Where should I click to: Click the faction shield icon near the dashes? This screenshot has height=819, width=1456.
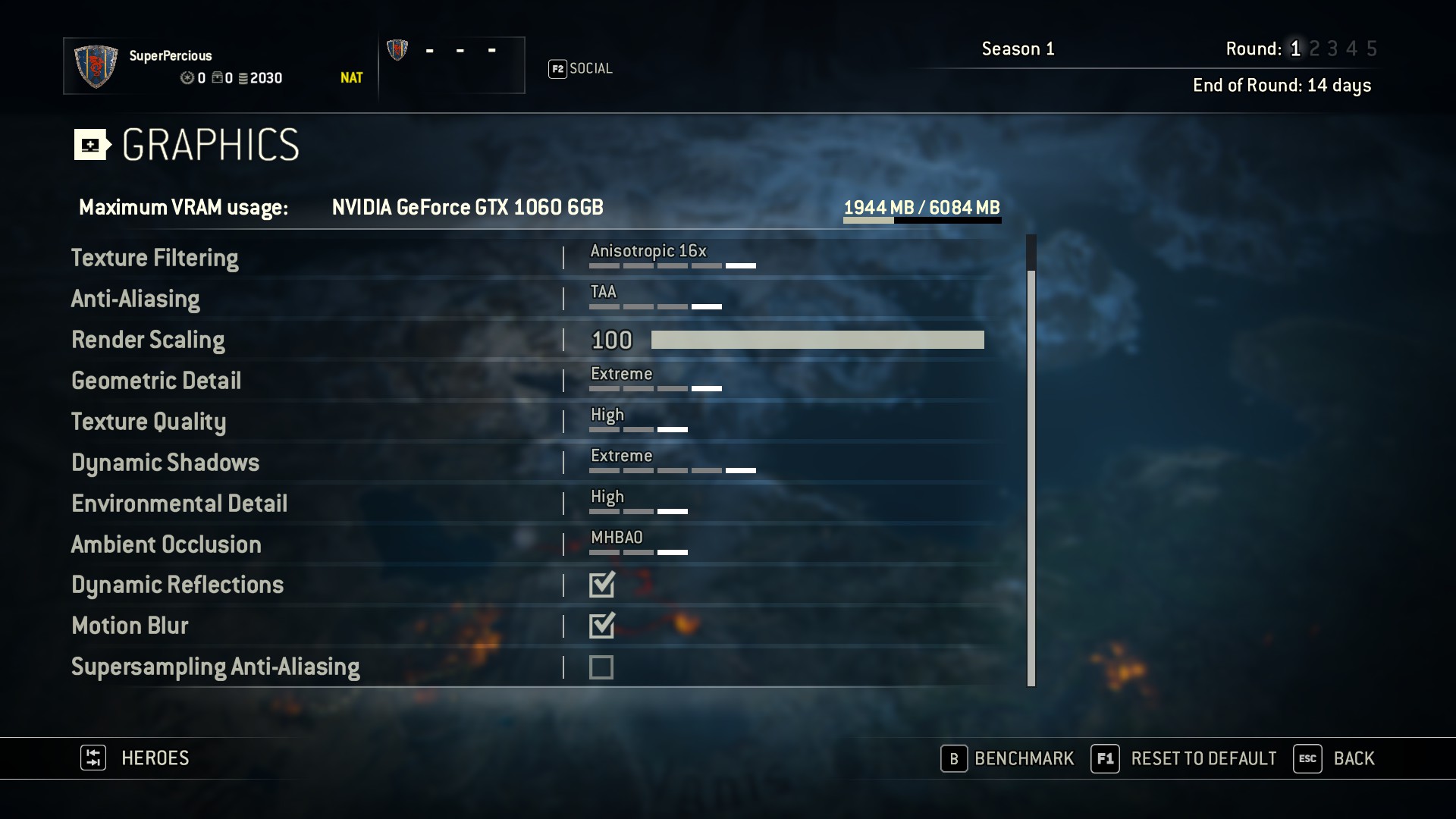pos(397,50)
